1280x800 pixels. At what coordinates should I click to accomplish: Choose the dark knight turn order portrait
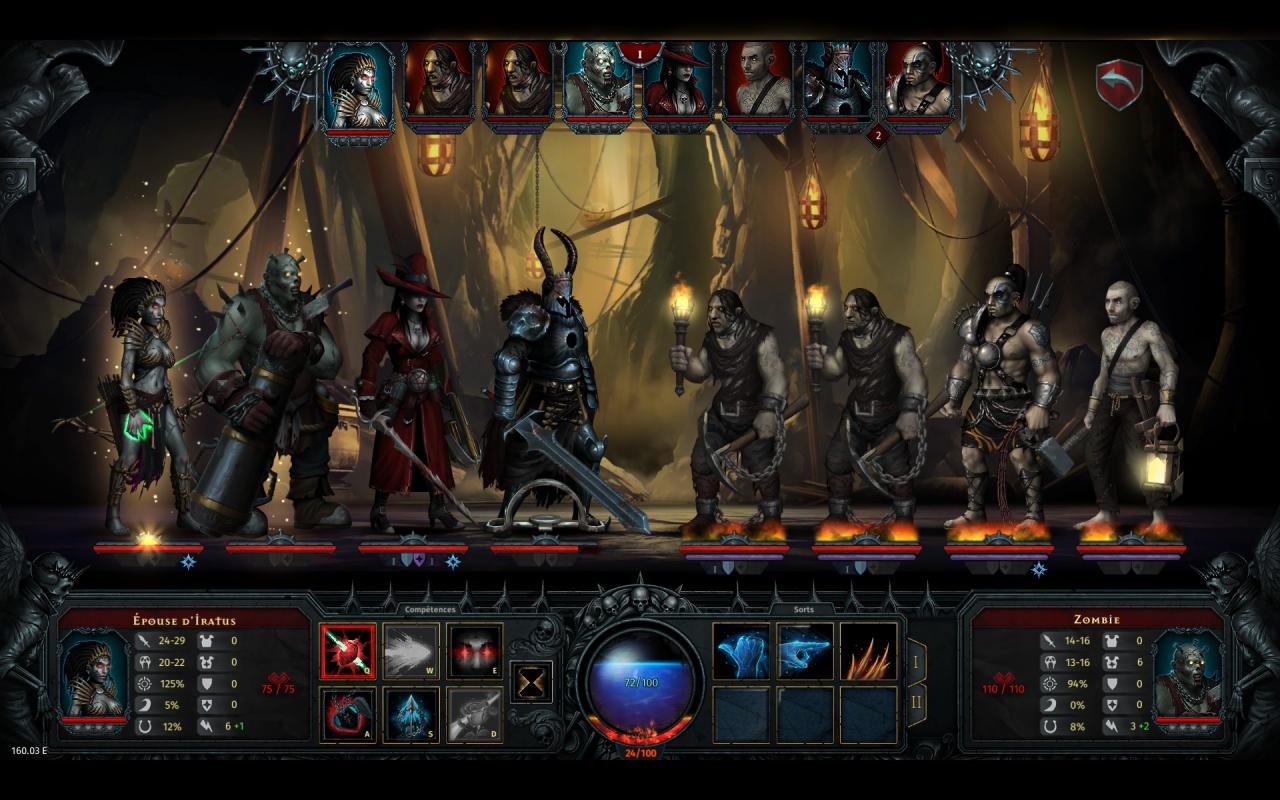click(838, 84)
